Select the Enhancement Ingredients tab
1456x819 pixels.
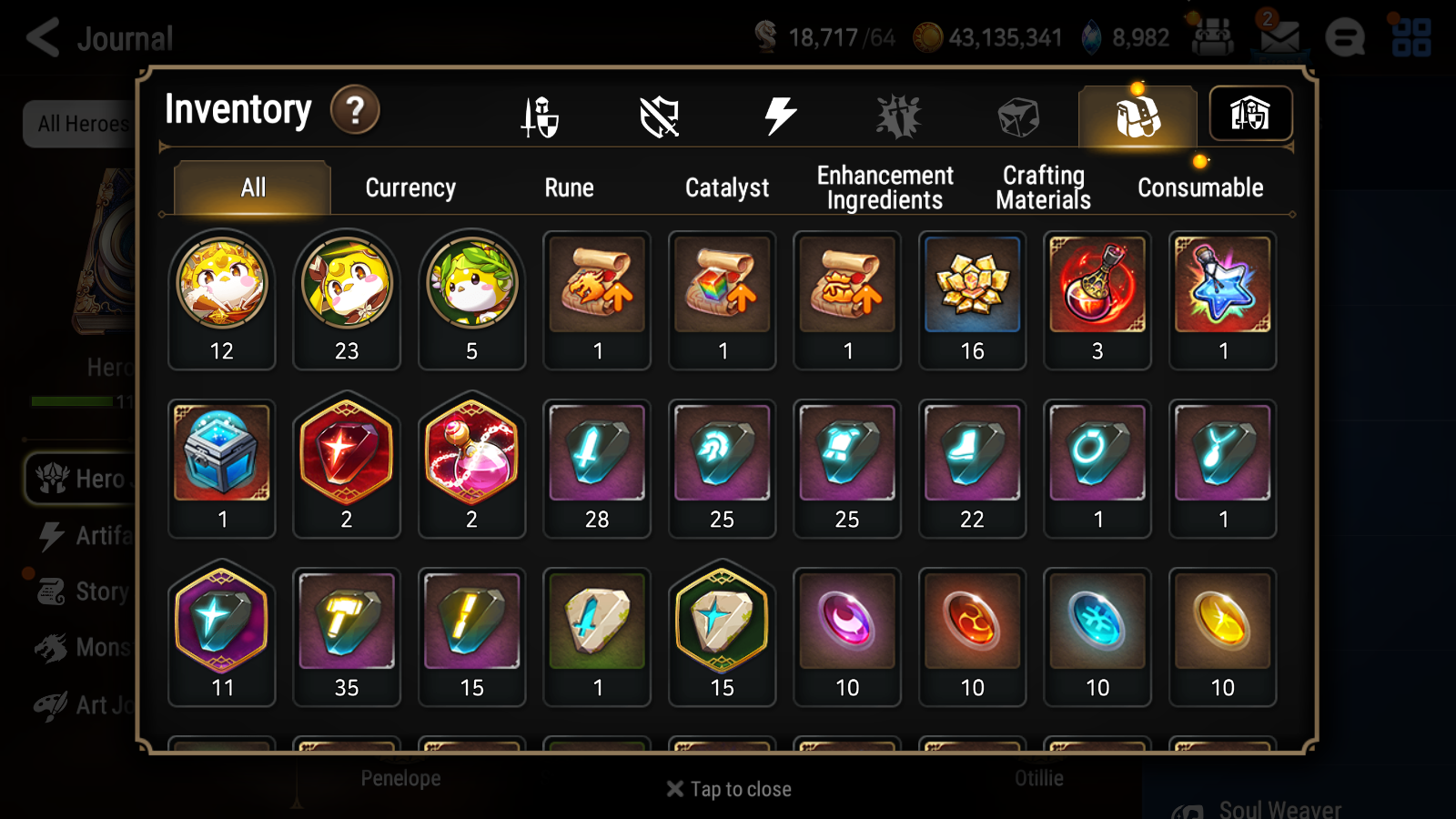click(884, 187)
